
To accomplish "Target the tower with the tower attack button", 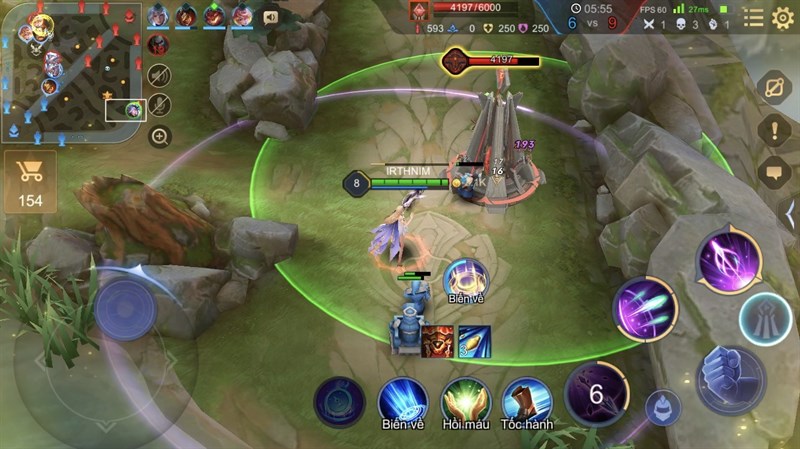I will pos(766,320).
